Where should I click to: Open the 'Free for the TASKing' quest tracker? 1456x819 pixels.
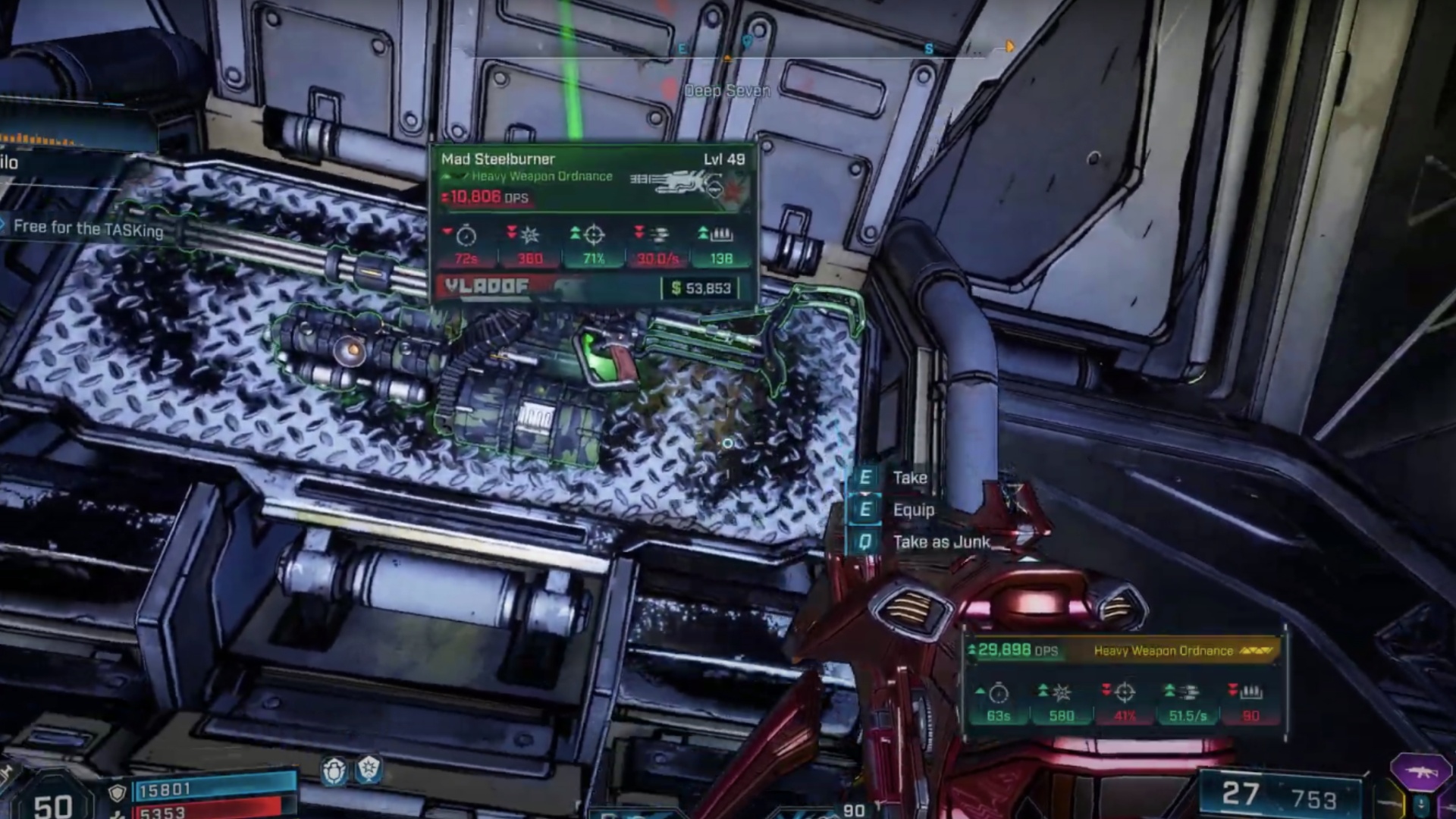[x=88, y=228]
